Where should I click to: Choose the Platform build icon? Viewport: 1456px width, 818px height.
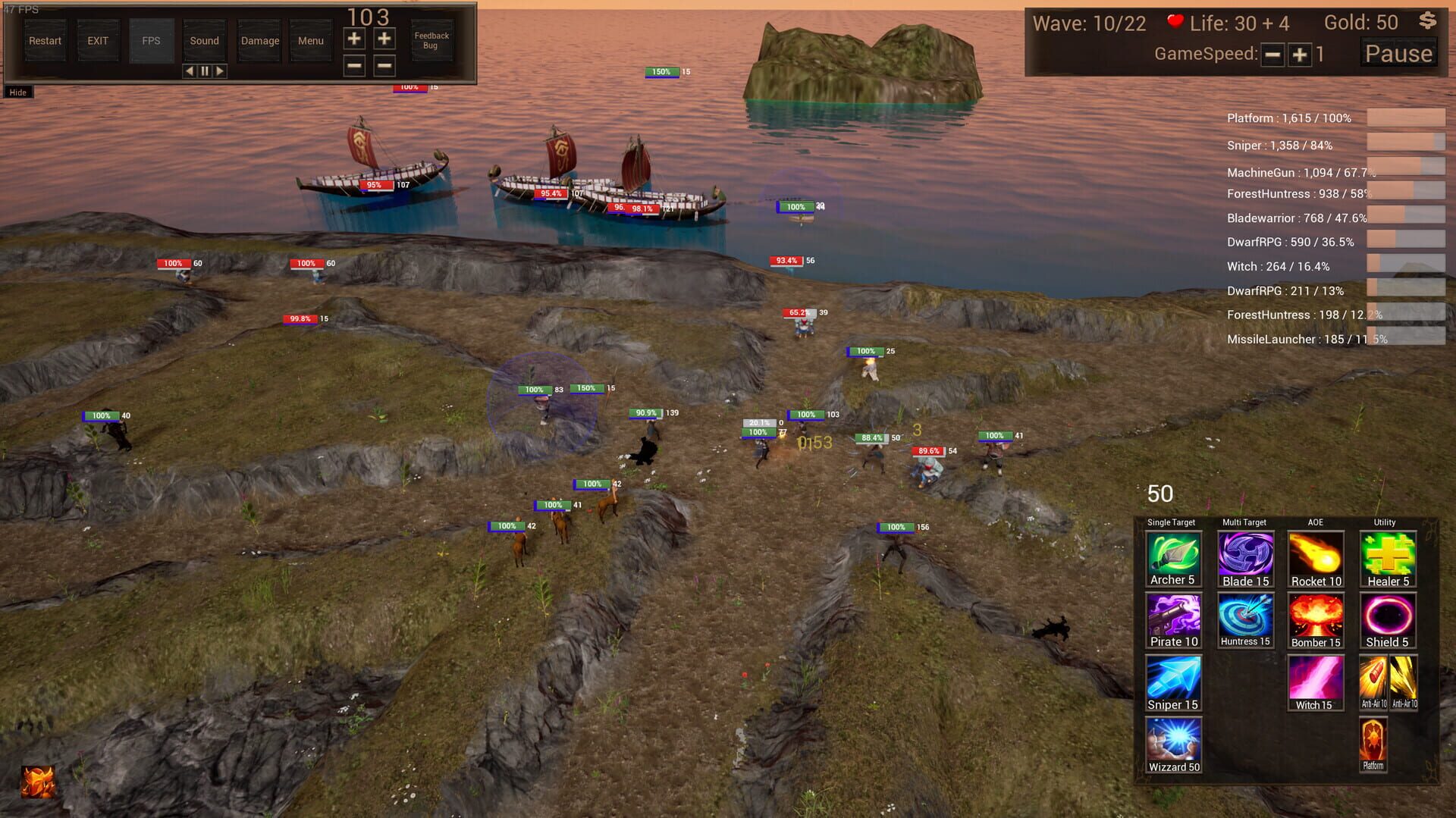point(1373,743)
